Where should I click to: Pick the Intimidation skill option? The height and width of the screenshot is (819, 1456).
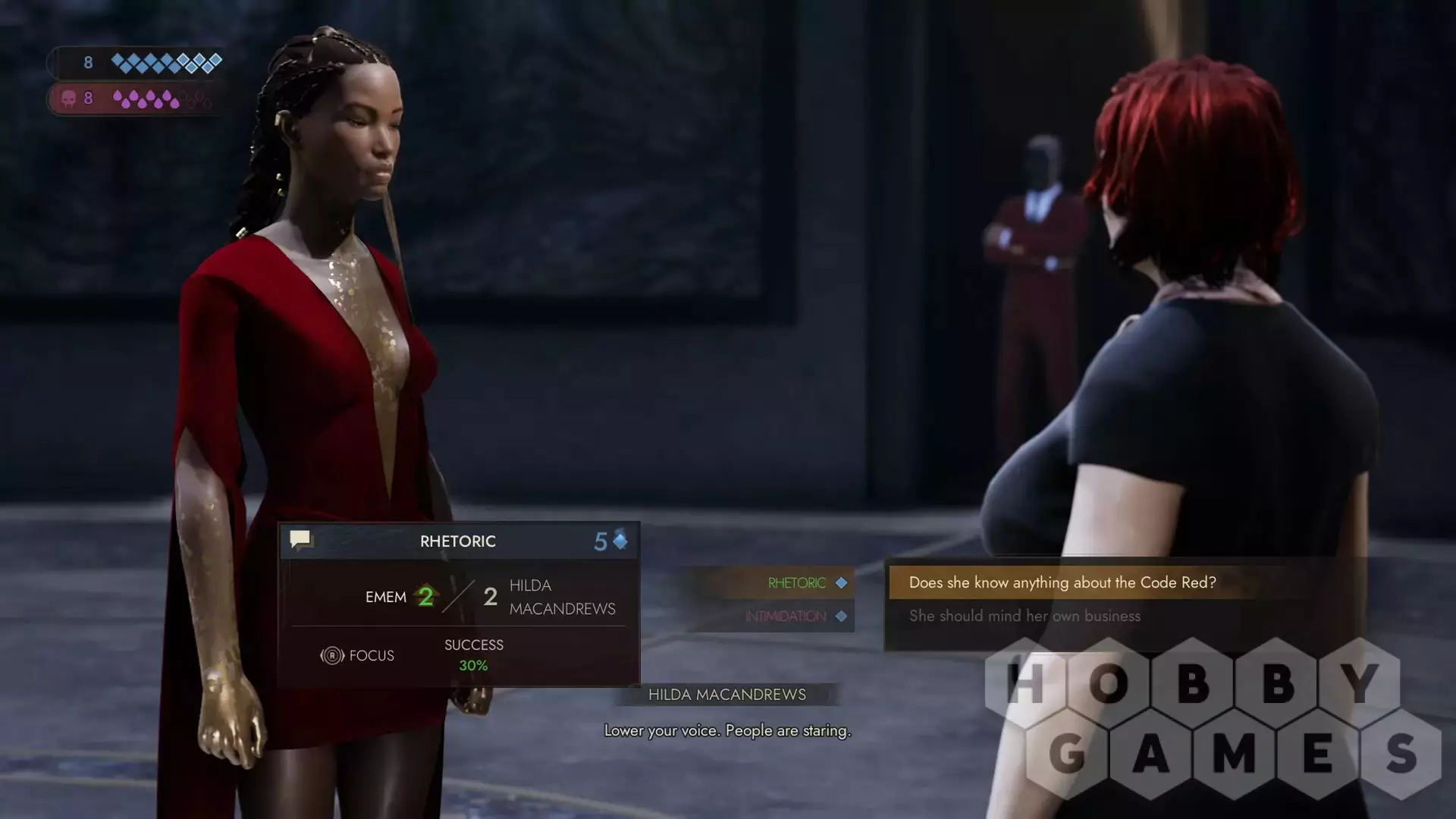tap(786, 617)
